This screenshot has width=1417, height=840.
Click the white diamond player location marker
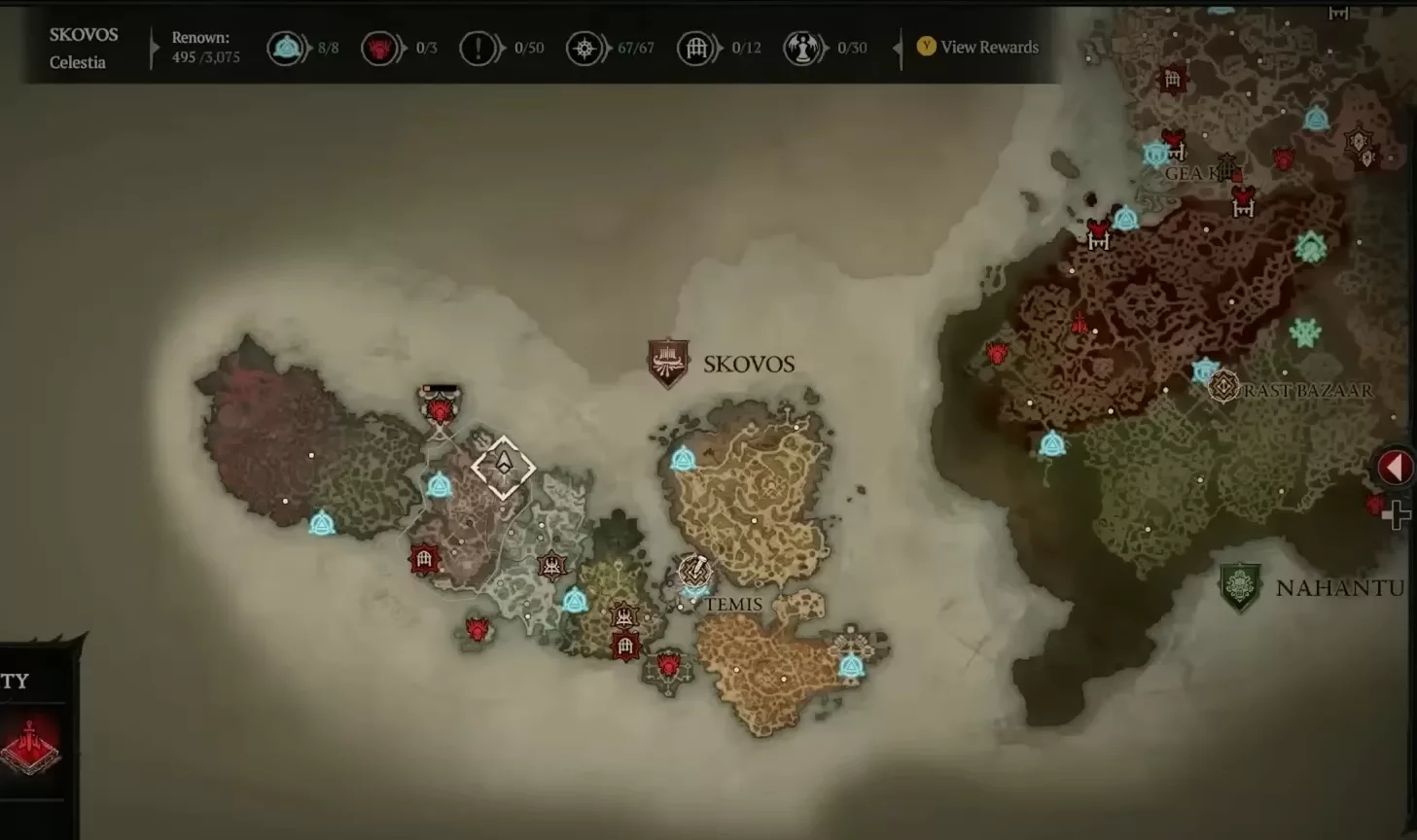[503, 467]
